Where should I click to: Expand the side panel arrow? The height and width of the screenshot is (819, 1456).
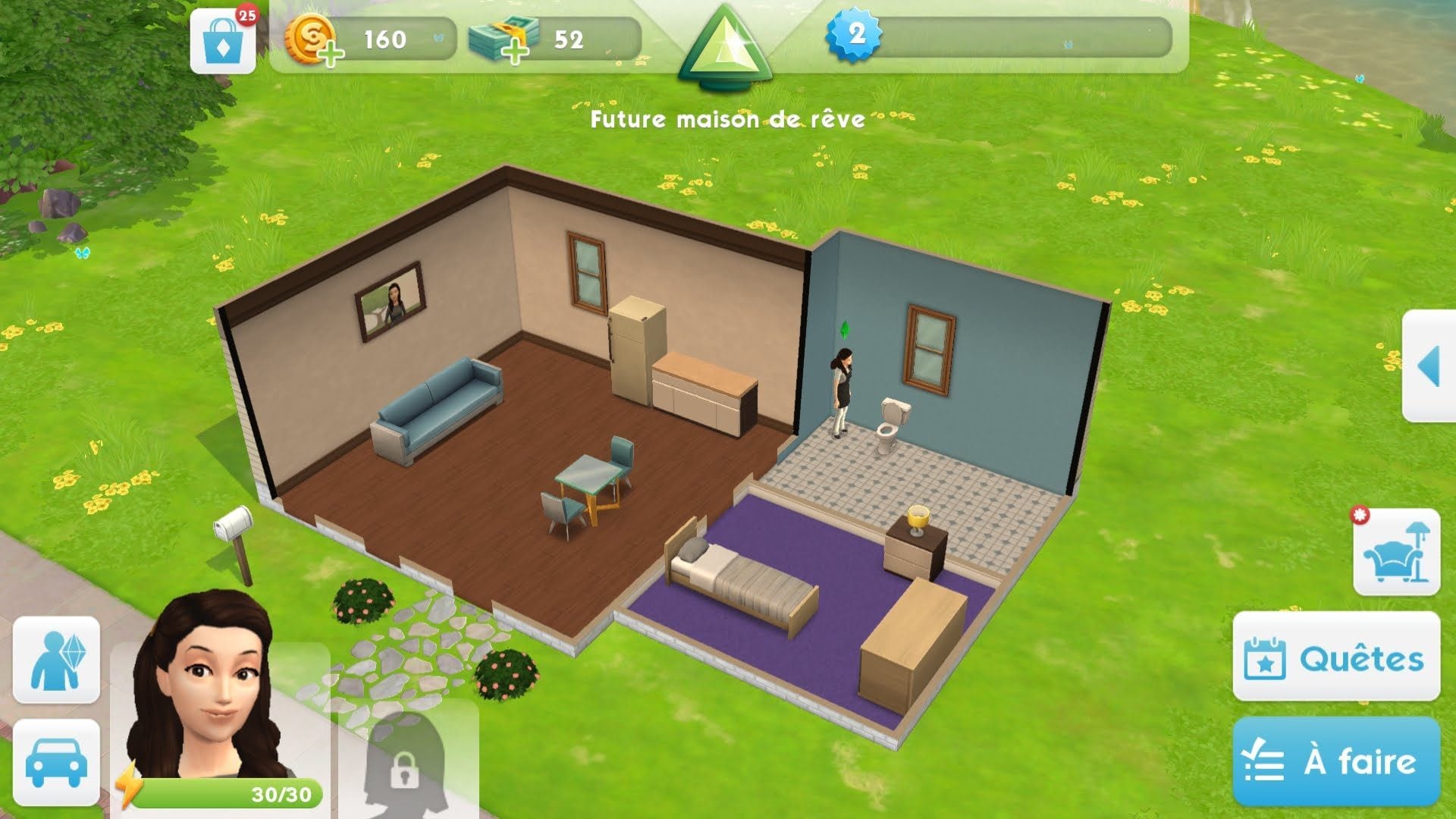pyautogui.click(x=1429, y=366)
